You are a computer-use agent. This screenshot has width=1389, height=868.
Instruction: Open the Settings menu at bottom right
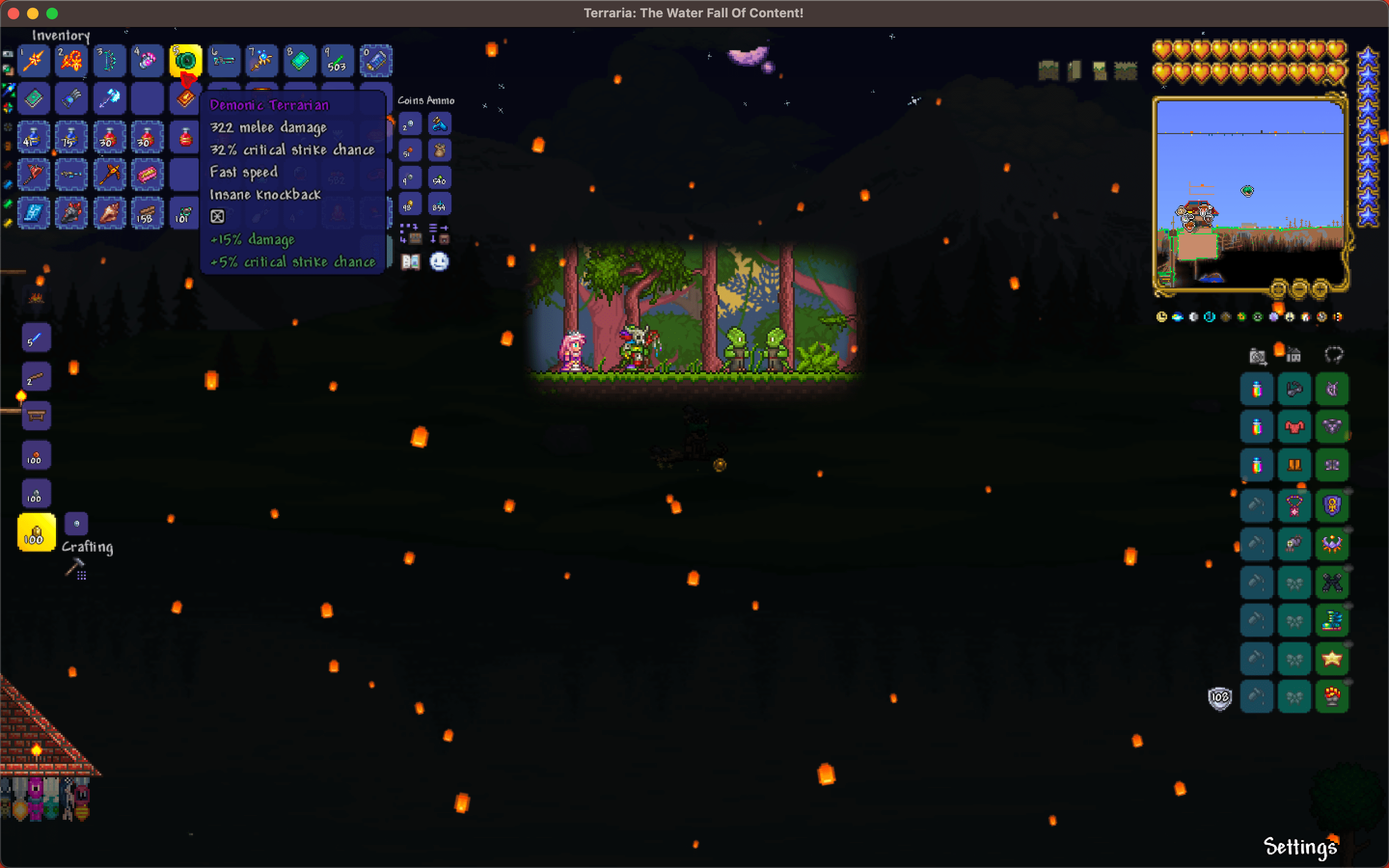tap(1300, 846)
